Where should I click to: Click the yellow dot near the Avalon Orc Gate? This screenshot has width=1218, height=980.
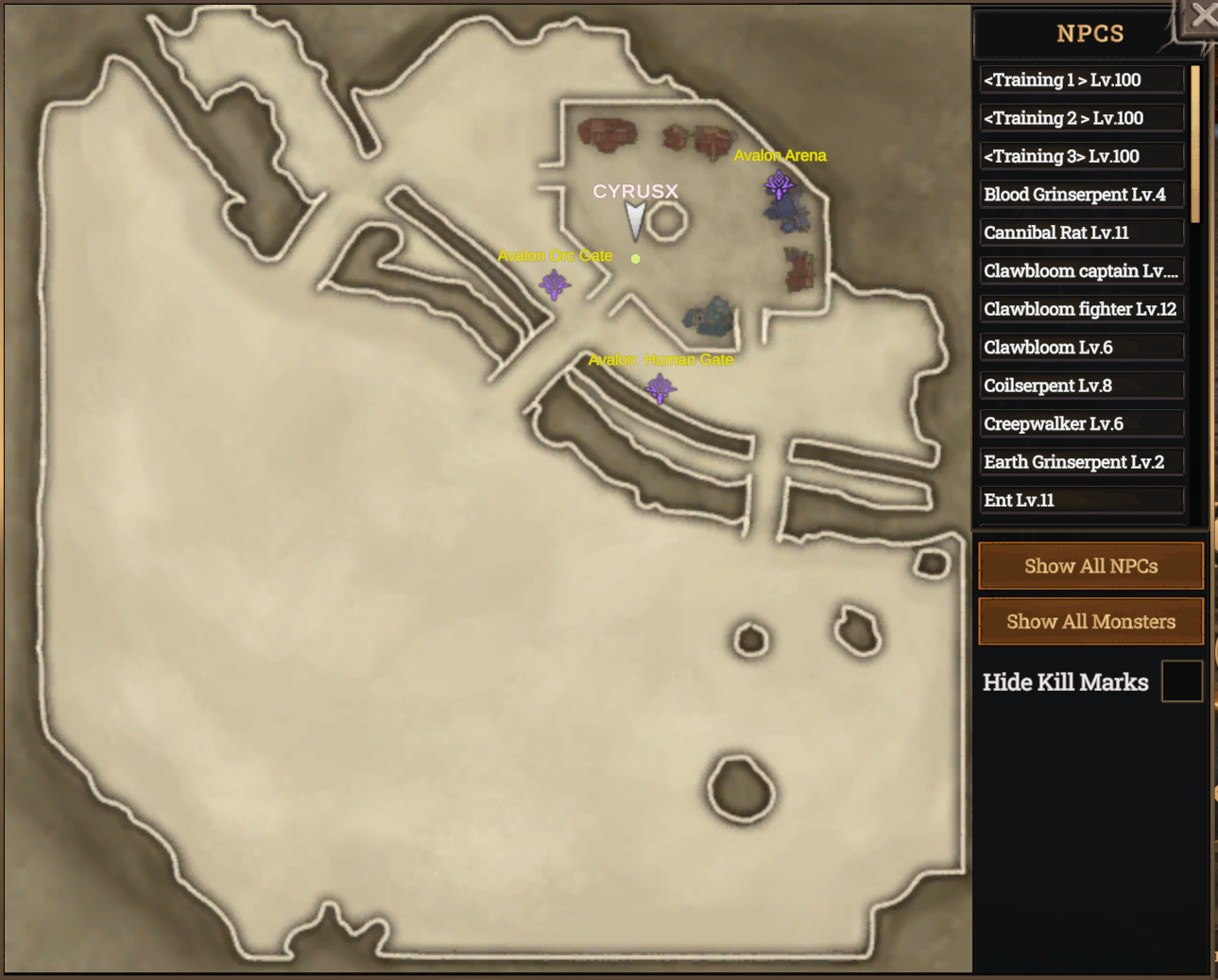635,258
